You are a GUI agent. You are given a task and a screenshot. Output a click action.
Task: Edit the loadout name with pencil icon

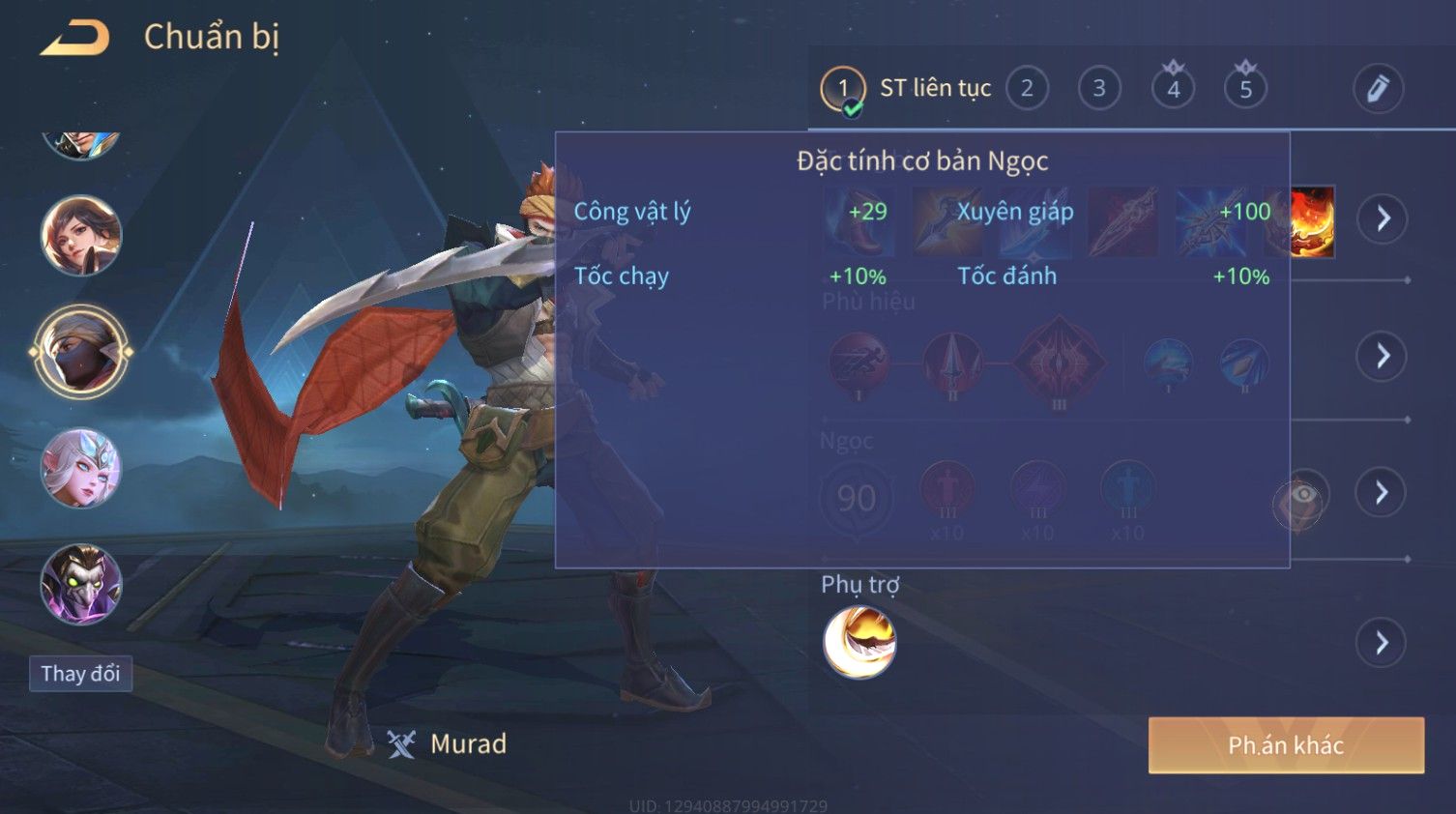click(1377, 89)
